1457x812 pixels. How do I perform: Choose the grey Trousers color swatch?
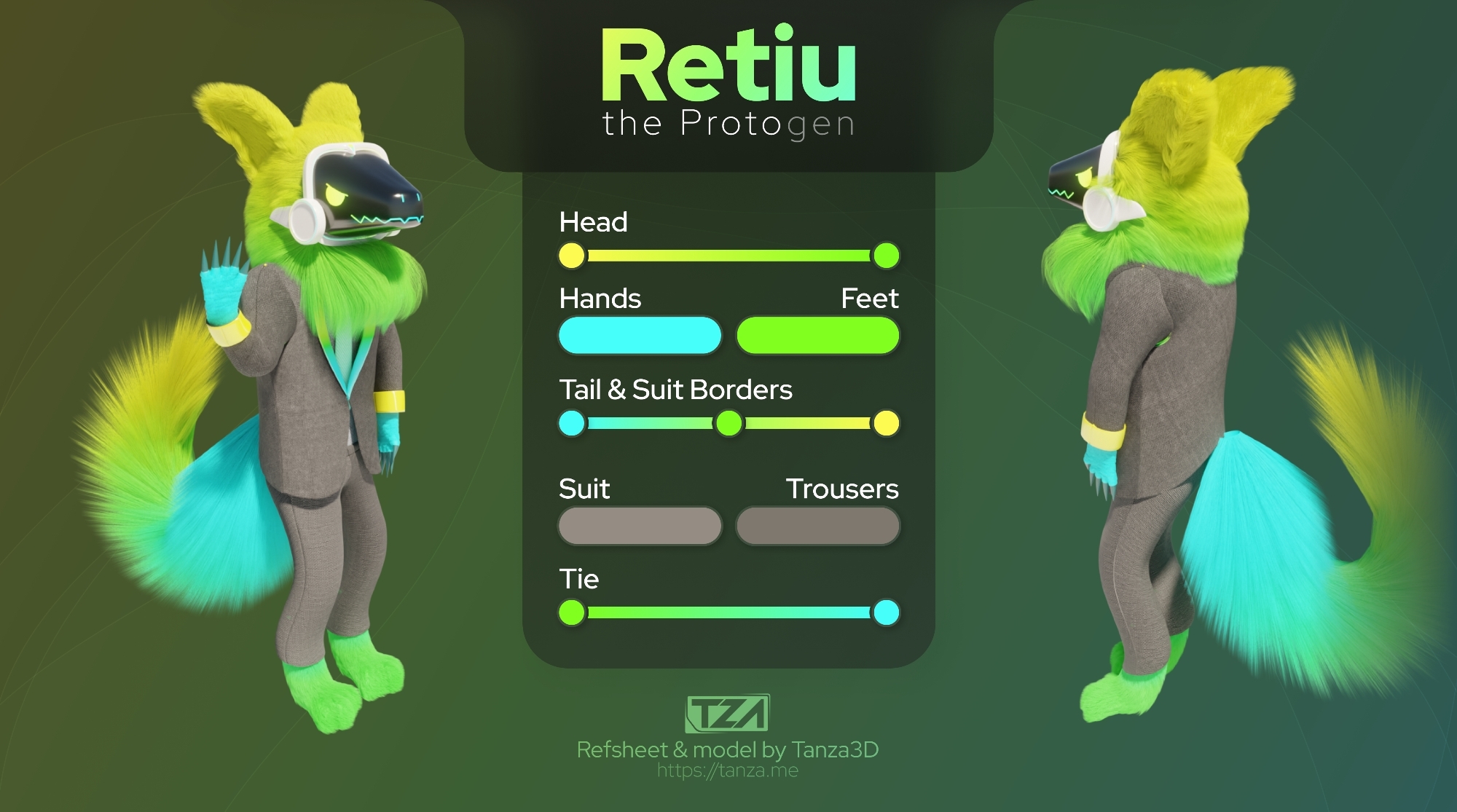click(x=817, y=526)
